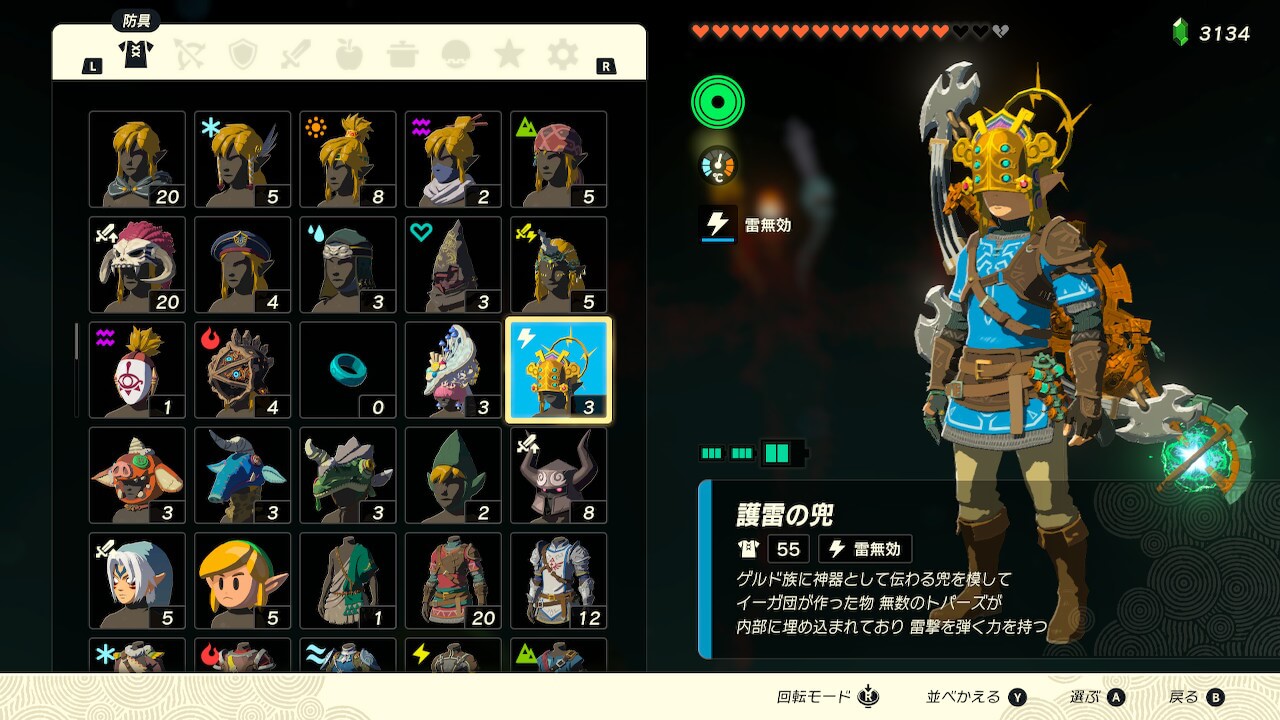This screenshot has height=720, width=1280.
Task: Select the star key items tab
Action: click(x=509, y=54)
